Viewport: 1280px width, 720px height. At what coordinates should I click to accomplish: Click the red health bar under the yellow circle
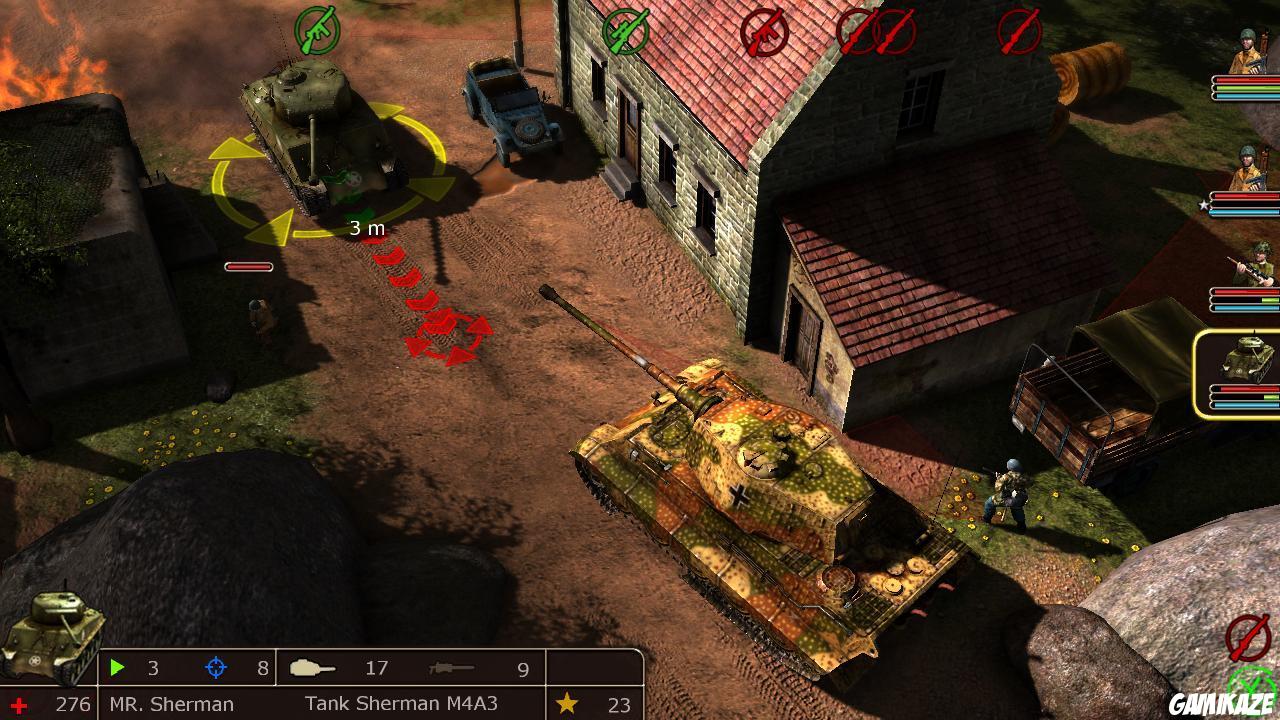tap(248, 267)
